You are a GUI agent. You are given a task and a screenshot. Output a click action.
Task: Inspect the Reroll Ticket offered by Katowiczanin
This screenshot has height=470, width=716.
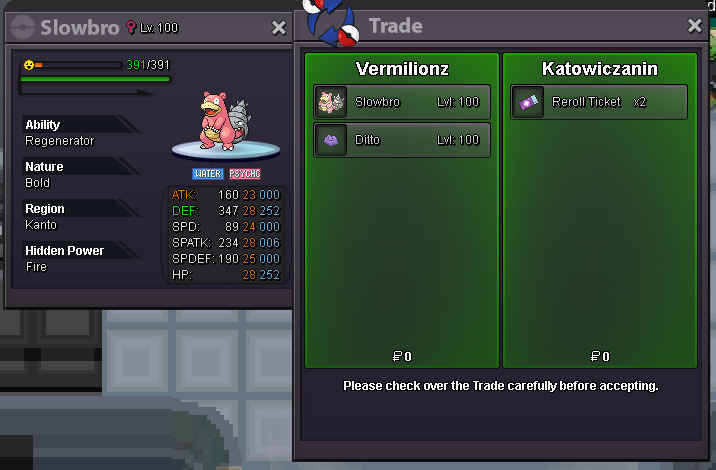coord(599,101)
